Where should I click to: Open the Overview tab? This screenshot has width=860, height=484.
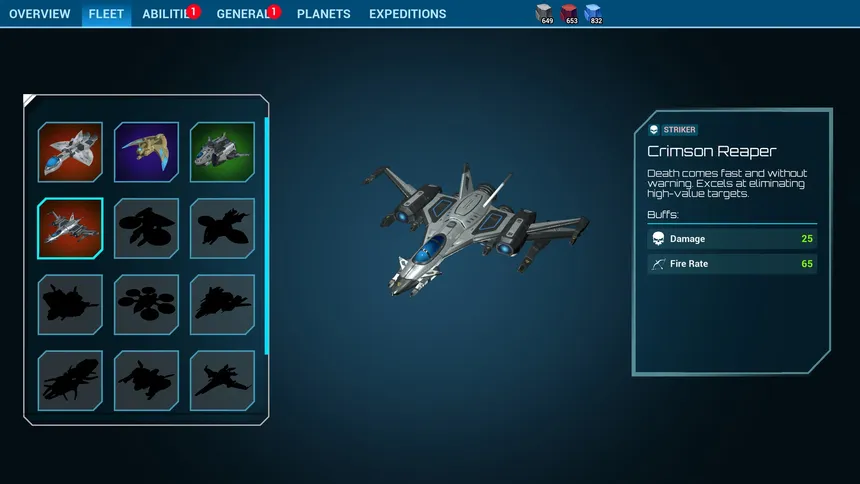(x=40, y=14)
